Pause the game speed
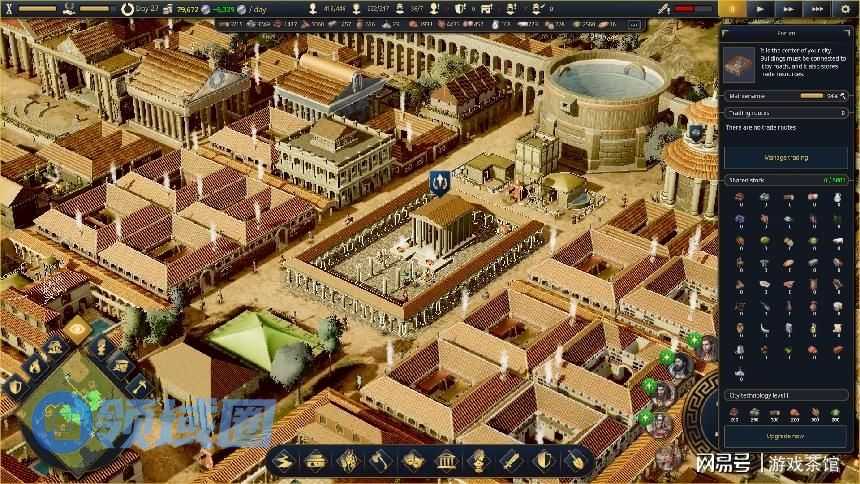The height and width of the screenshot is (484, 860). click(x=734, y=8)
